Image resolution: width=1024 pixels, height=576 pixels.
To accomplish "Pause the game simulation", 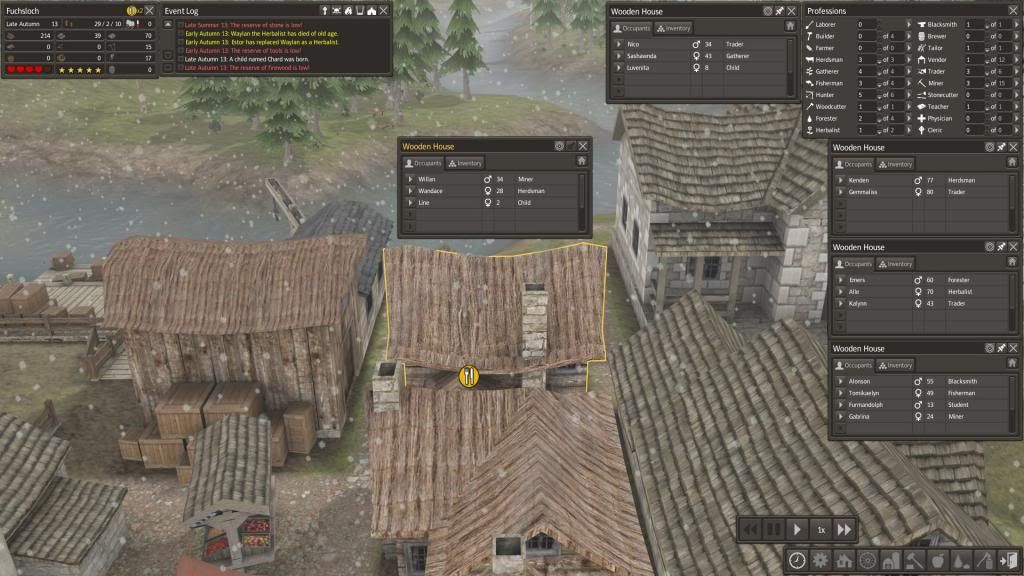I will [x=772, y=529].
